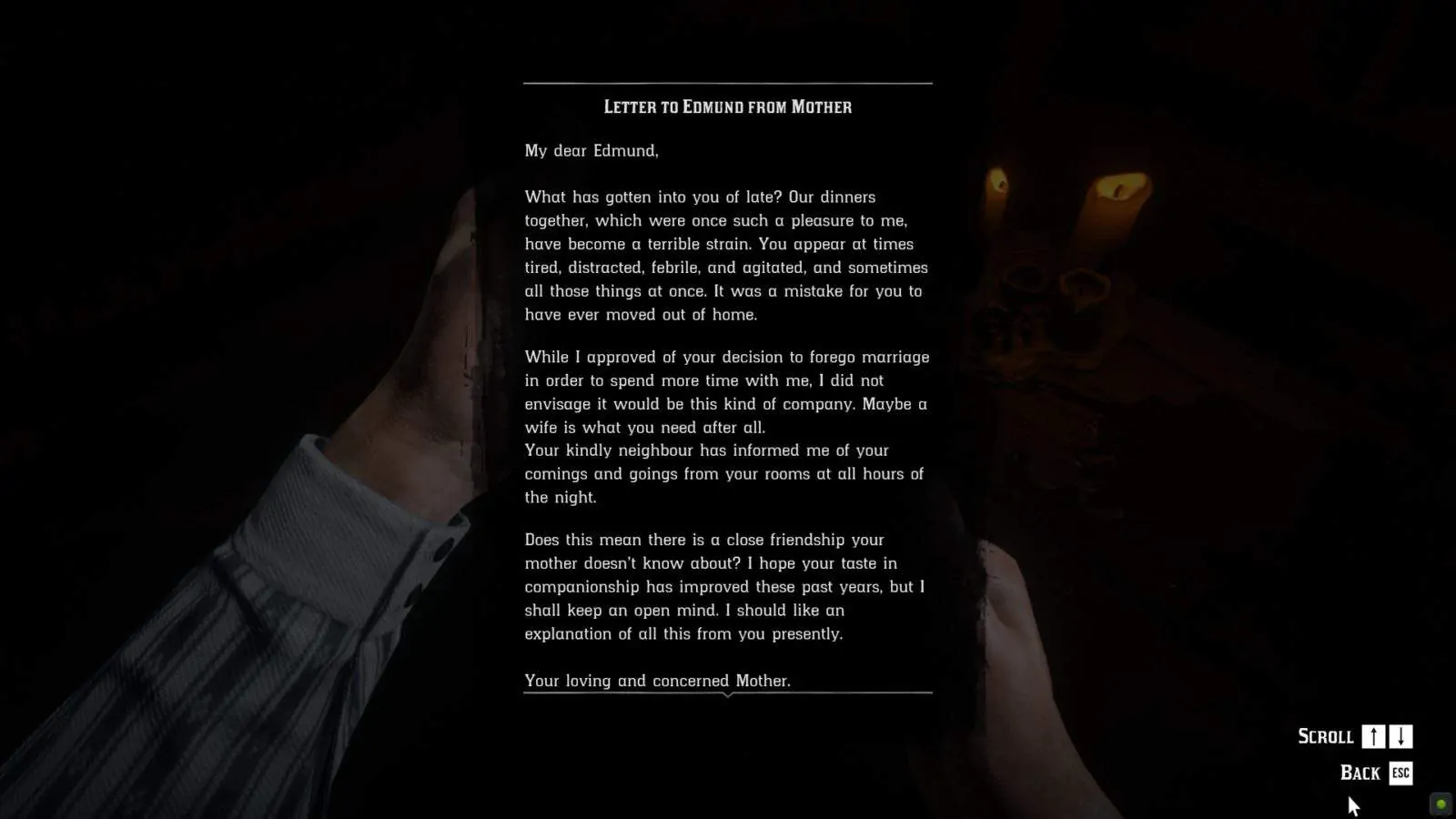
Task: Toggle scrolling upward through the letter
Action: (x=1374, y=736)
